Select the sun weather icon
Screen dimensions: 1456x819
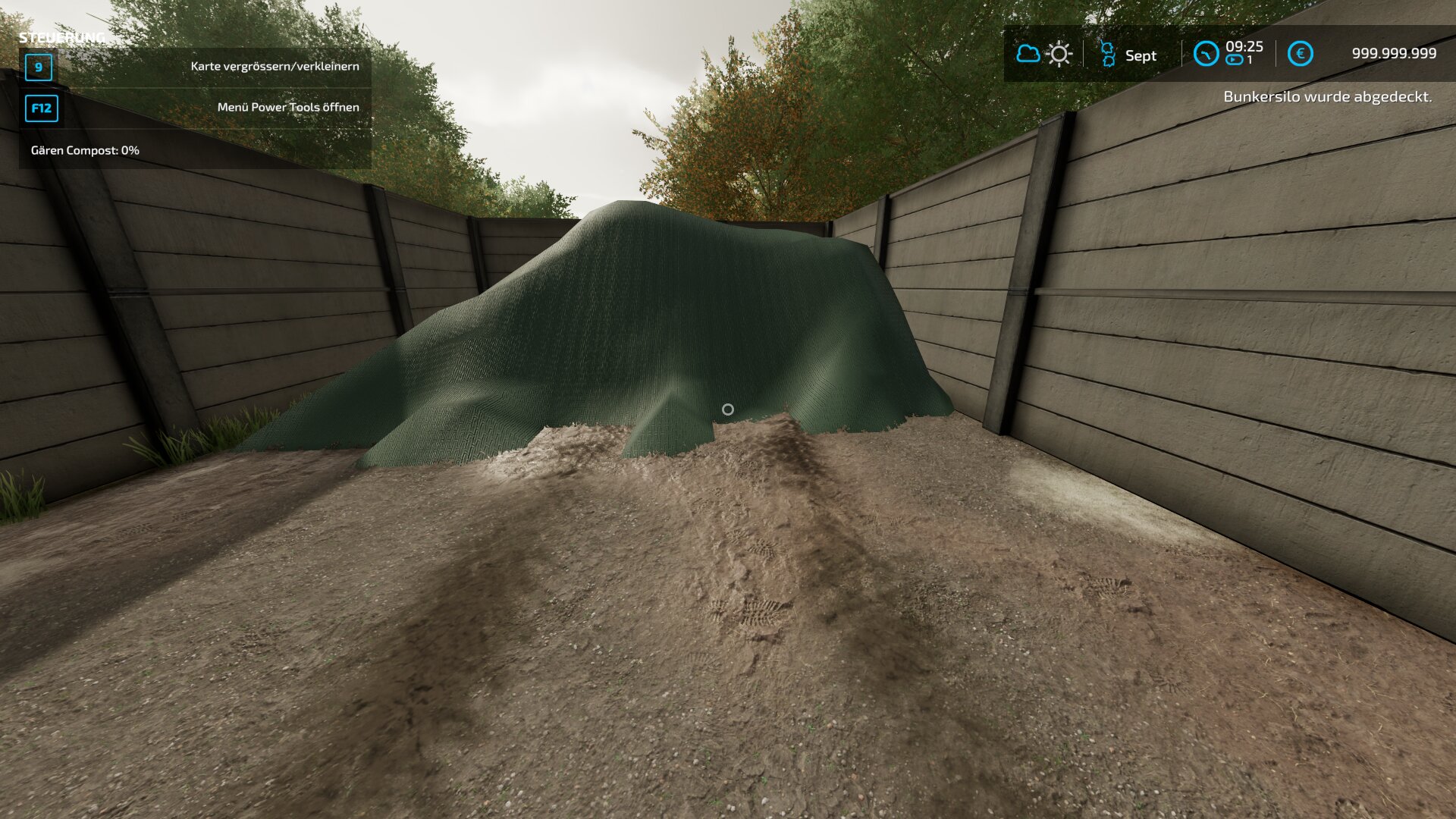click(x=1059, y=54)
